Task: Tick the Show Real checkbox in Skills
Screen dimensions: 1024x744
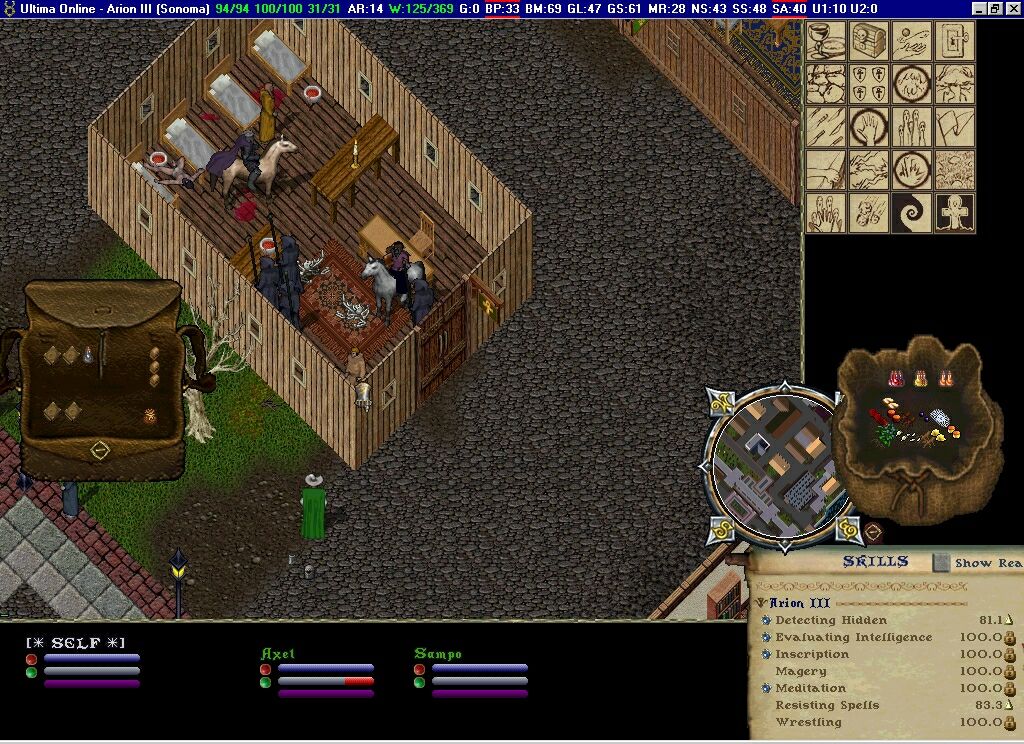Action: (x=941, y=563)
